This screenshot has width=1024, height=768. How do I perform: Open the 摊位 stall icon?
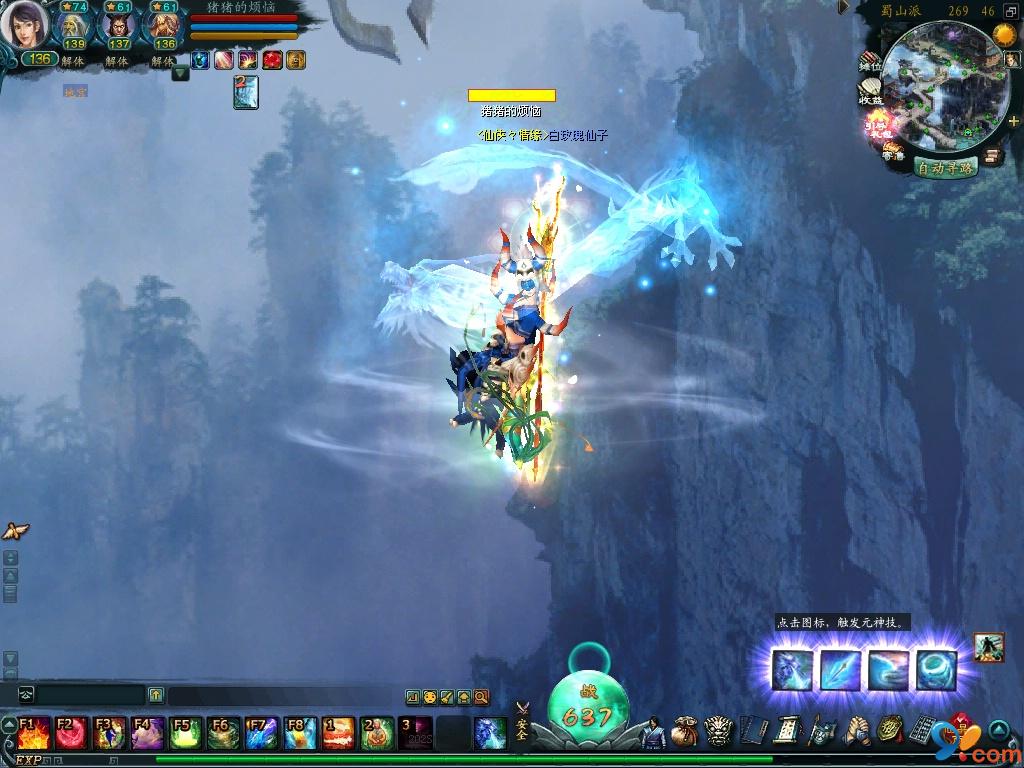pyautogui.click(x=871, y=62)
